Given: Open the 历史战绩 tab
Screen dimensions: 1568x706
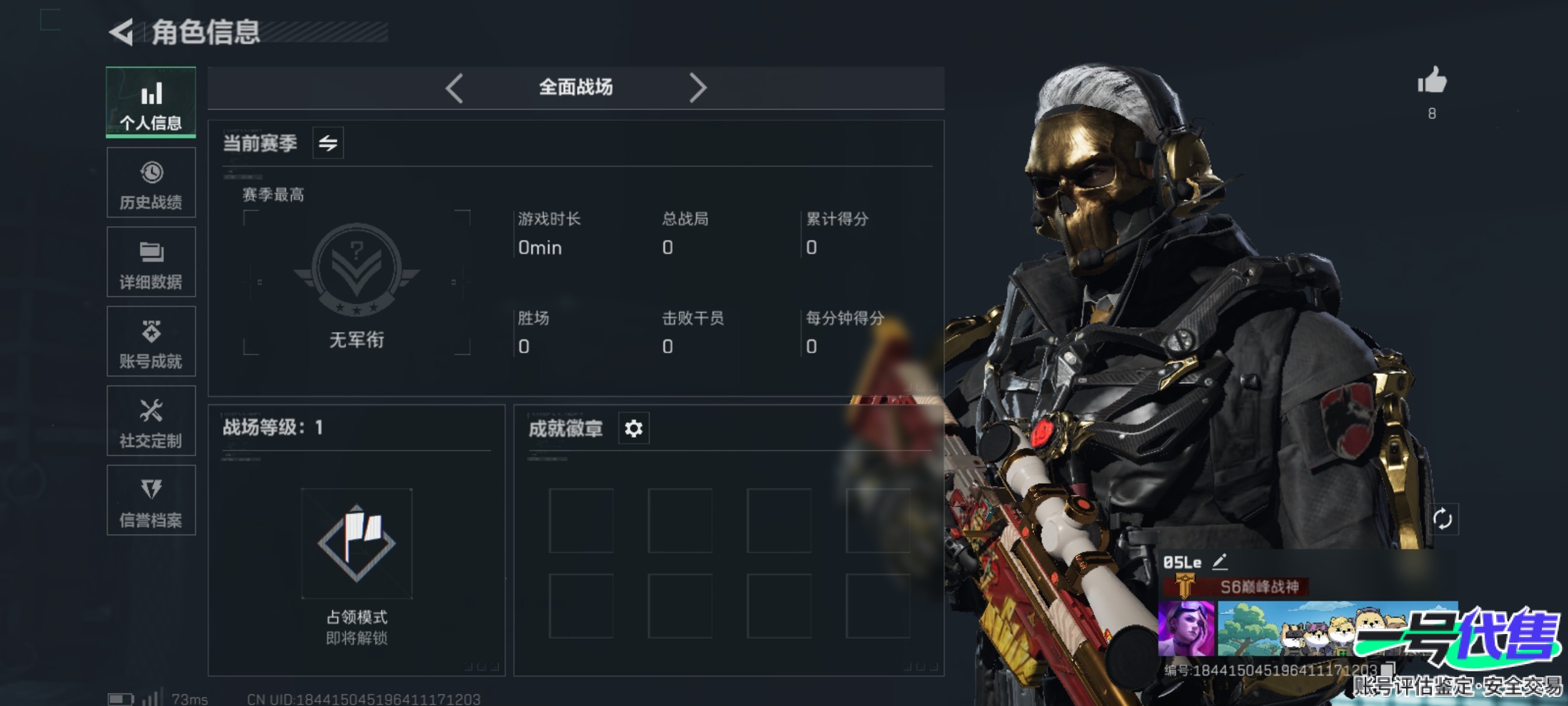Looking at the screenshot, I should (x=151, y=182).
